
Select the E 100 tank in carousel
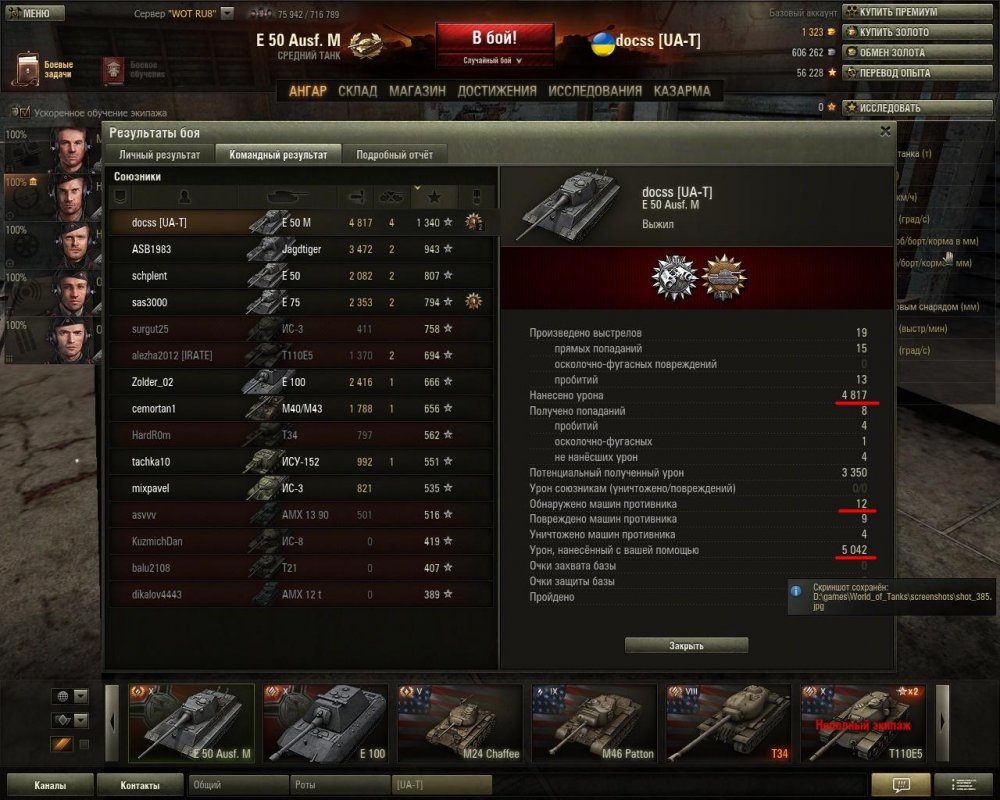coord(325,723)
